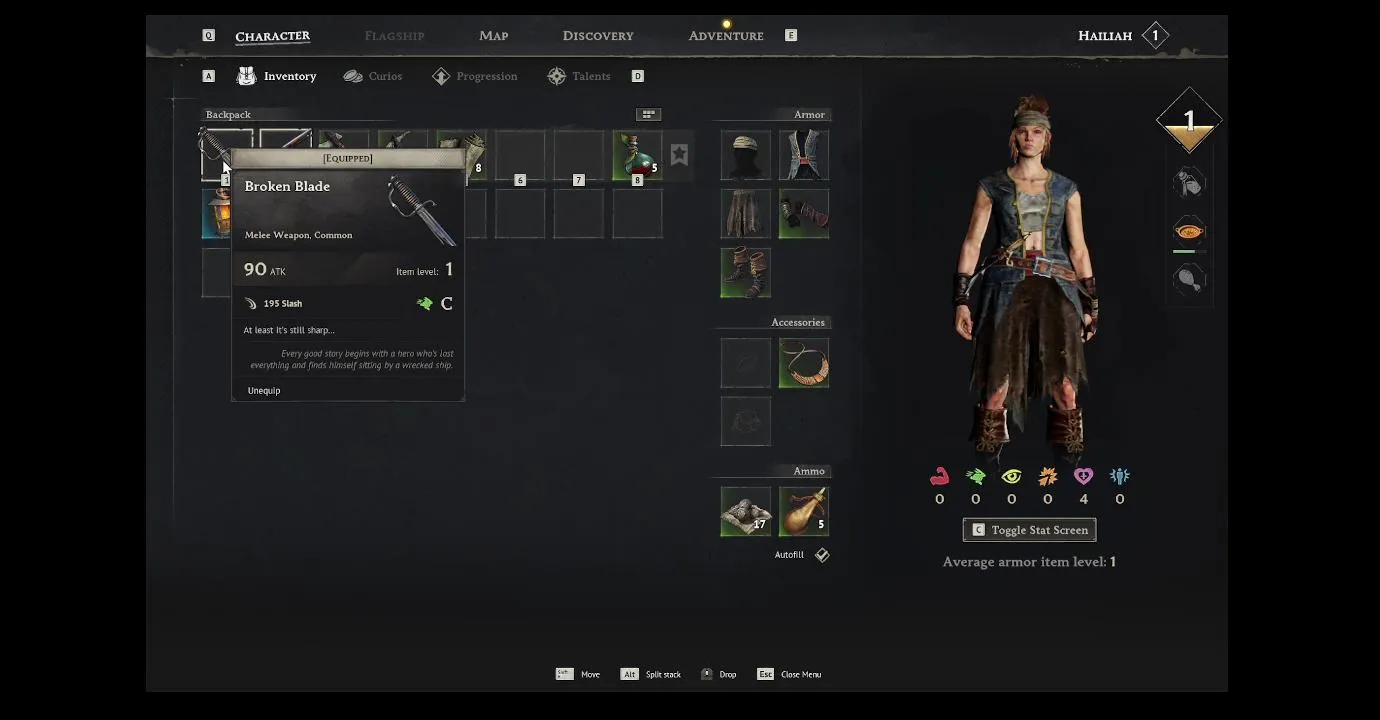The image size is (1380, 720).
Task: Choose the equipped vest armor slot
Action: coord(804,155)
